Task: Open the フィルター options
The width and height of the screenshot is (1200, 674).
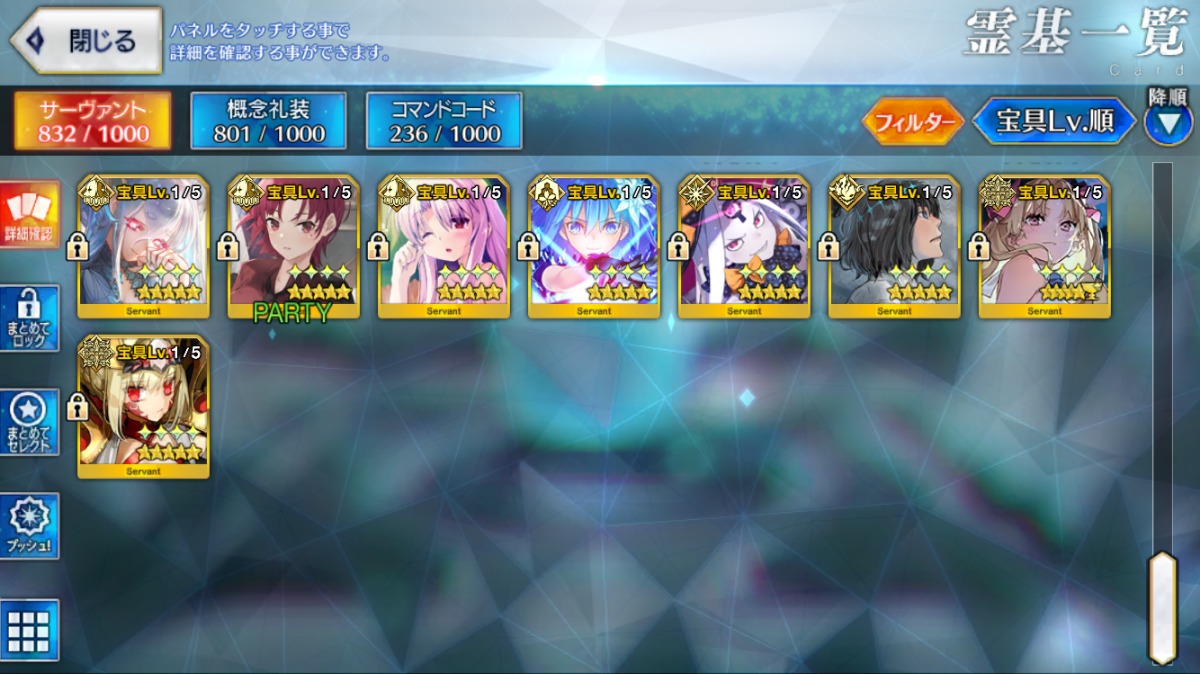Action: pos(912,123)
